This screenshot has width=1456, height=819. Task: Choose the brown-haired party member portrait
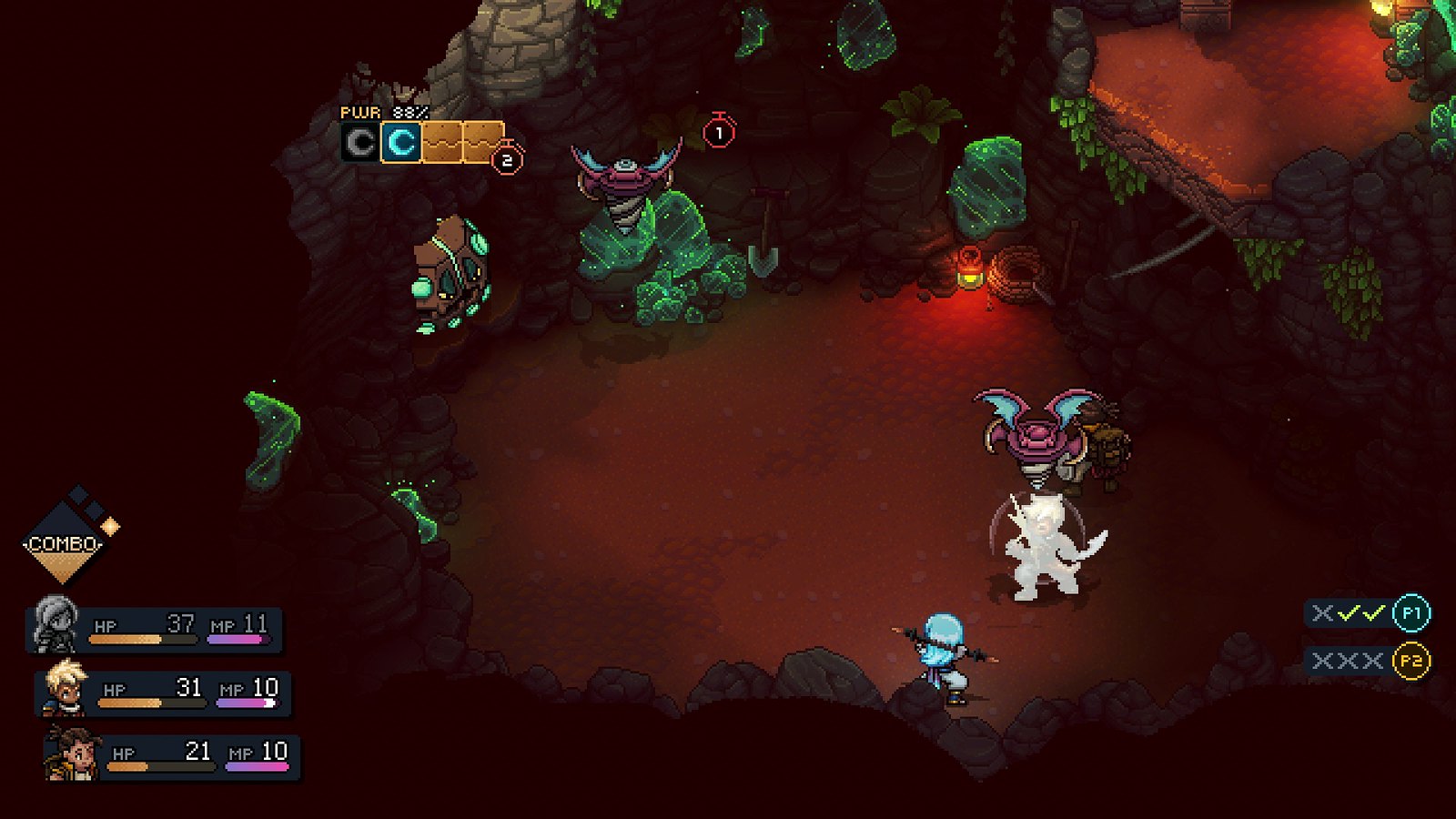[73, 753]
